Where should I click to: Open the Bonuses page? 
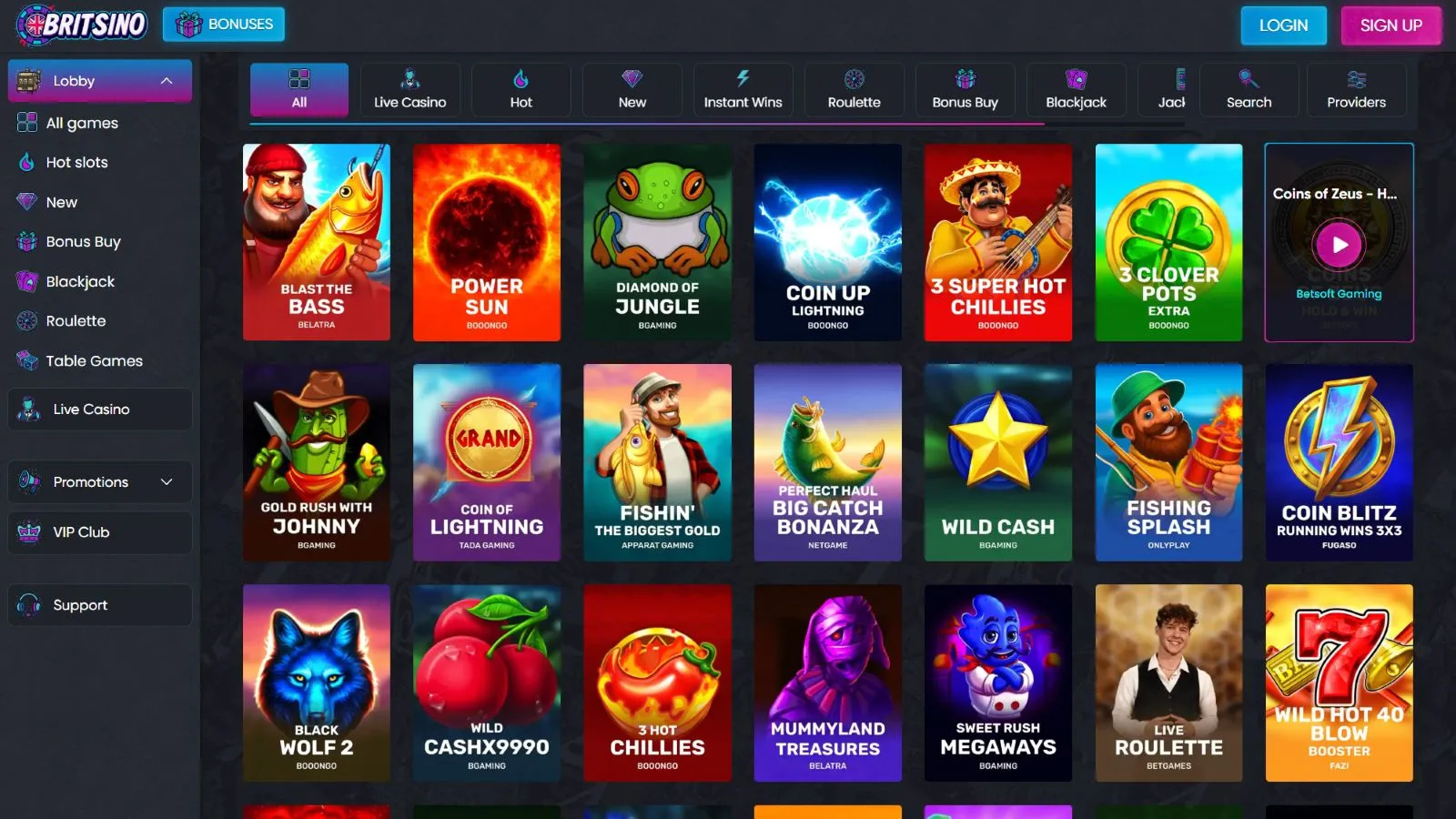[x=224, y=25]
